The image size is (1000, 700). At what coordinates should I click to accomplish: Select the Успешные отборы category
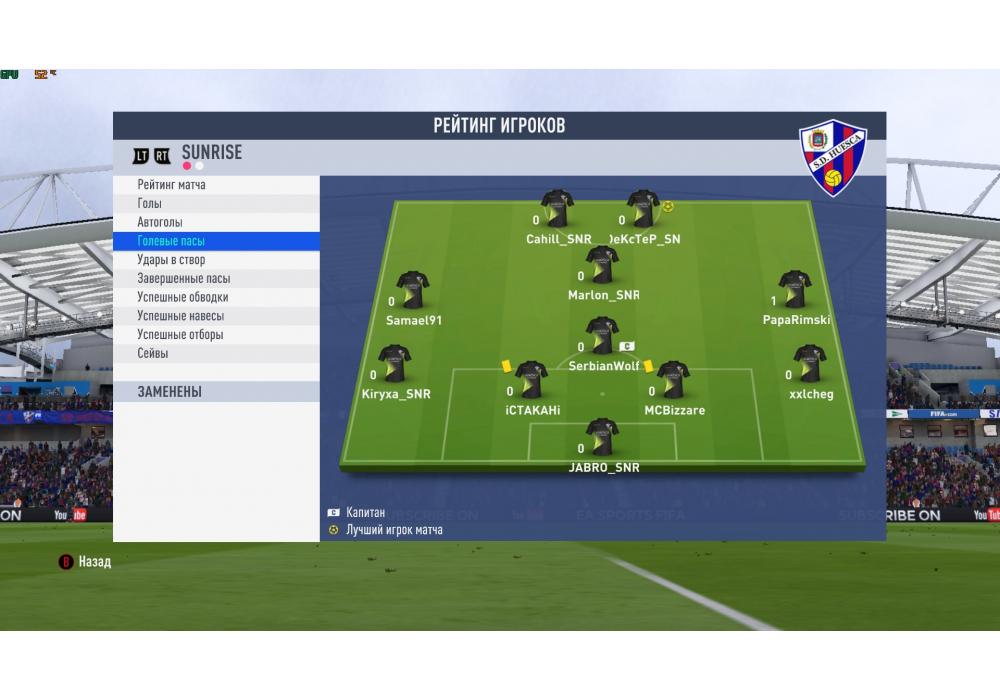tap(216, 335)
